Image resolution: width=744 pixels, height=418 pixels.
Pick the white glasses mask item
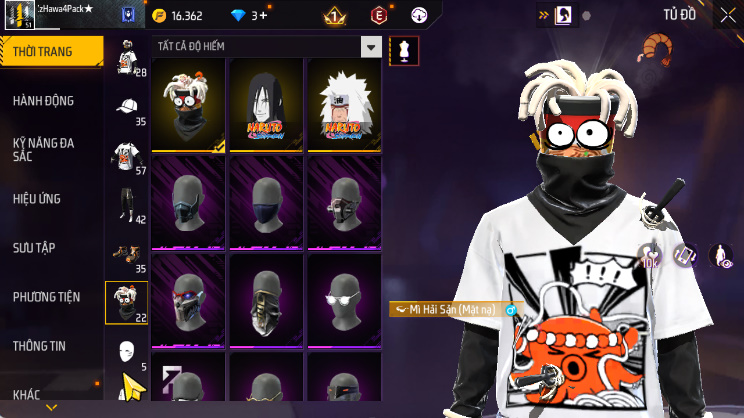click(344, 299)
